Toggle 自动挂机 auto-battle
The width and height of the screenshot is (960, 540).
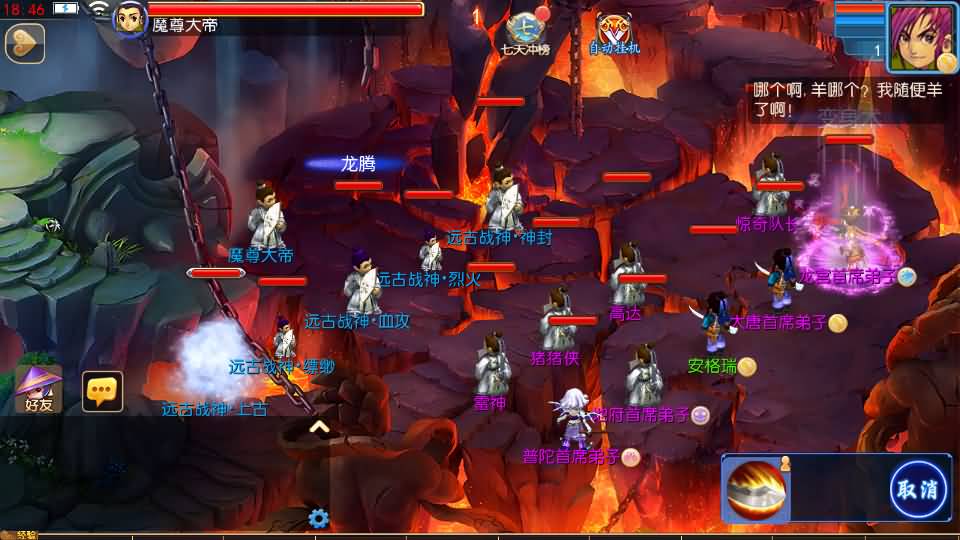coord(613,33)
